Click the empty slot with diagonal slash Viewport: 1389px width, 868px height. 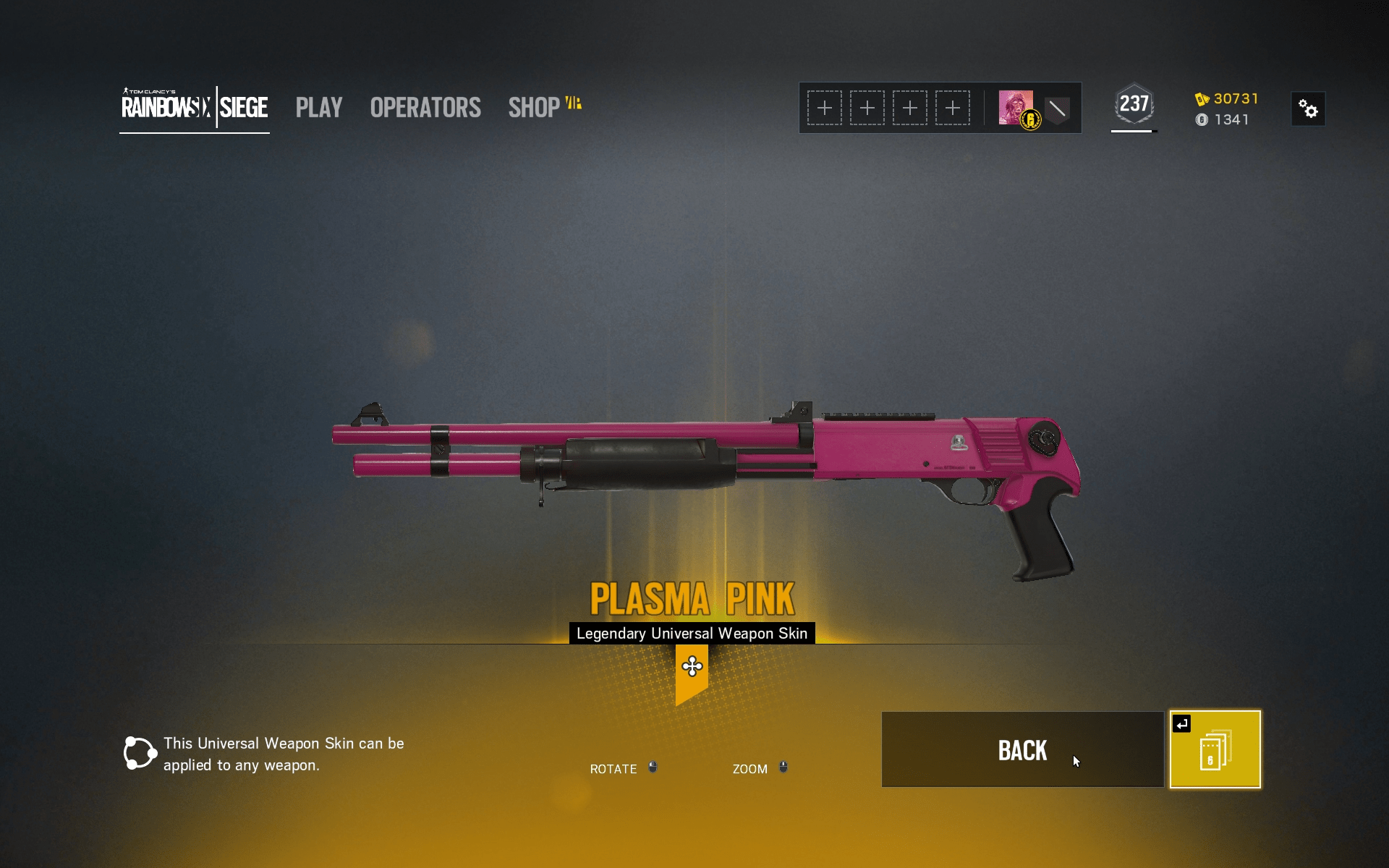click(1057, 110)
